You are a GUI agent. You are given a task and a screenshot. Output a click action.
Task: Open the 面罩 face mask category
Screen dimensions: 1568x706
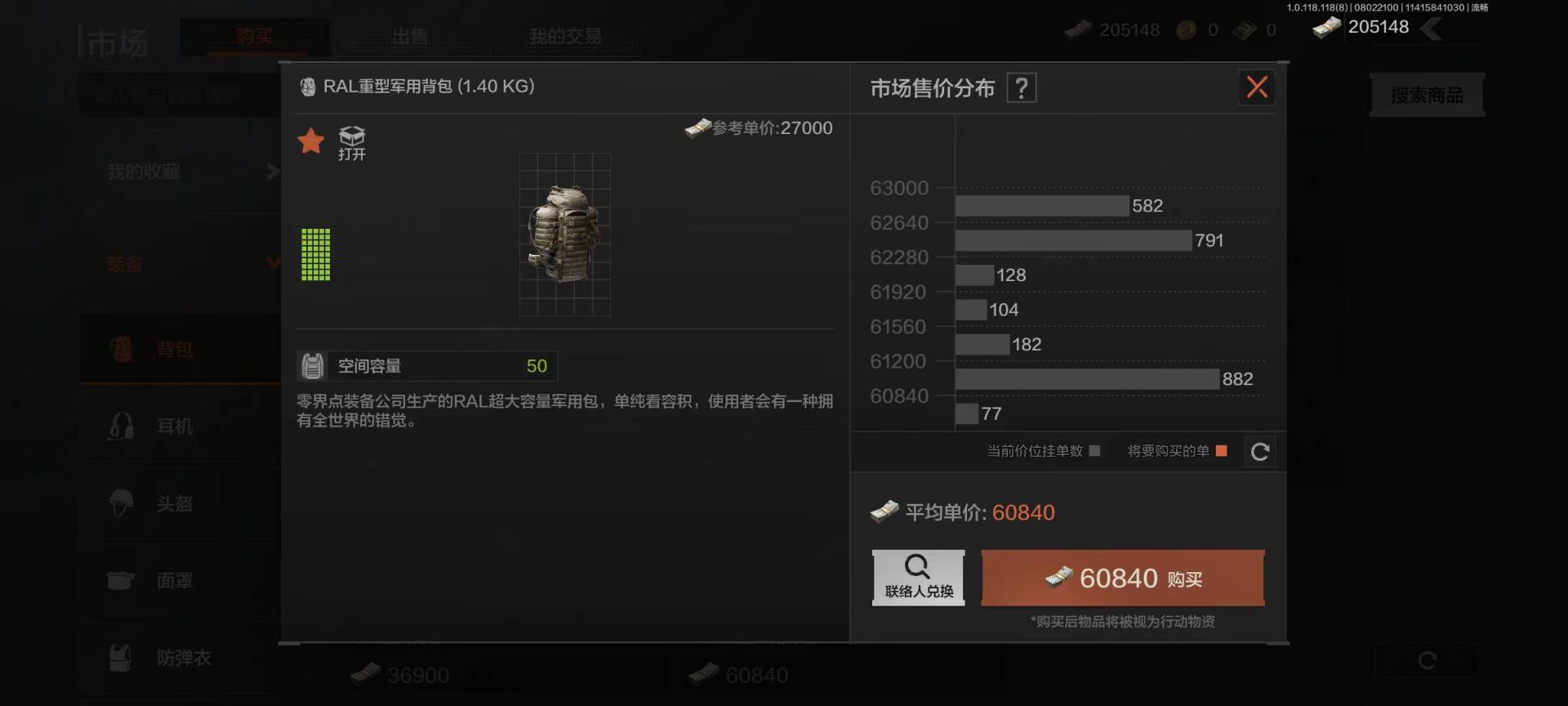click(x=175, y=581)
